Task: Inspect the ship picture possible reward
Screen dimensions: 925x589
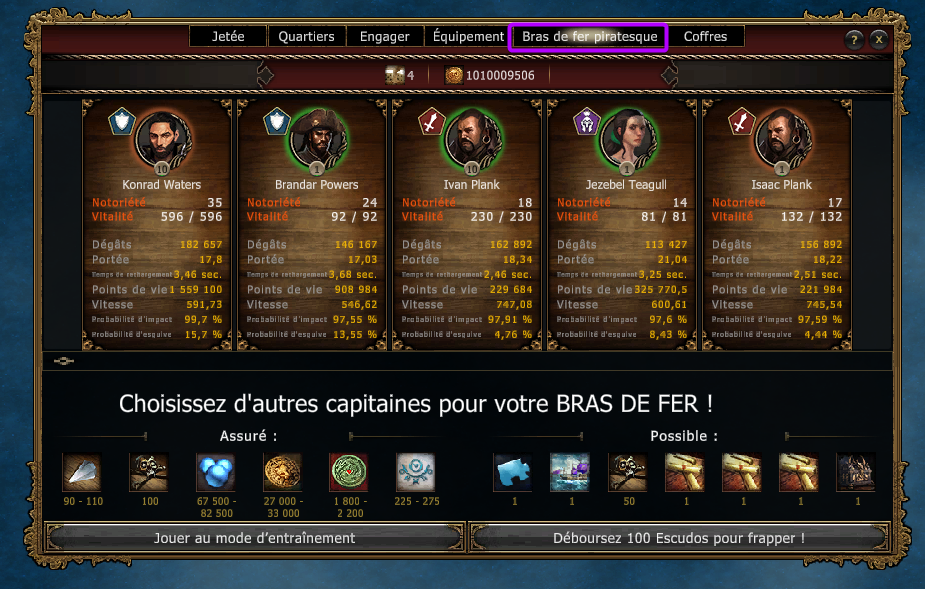Action: pos(570,472)
